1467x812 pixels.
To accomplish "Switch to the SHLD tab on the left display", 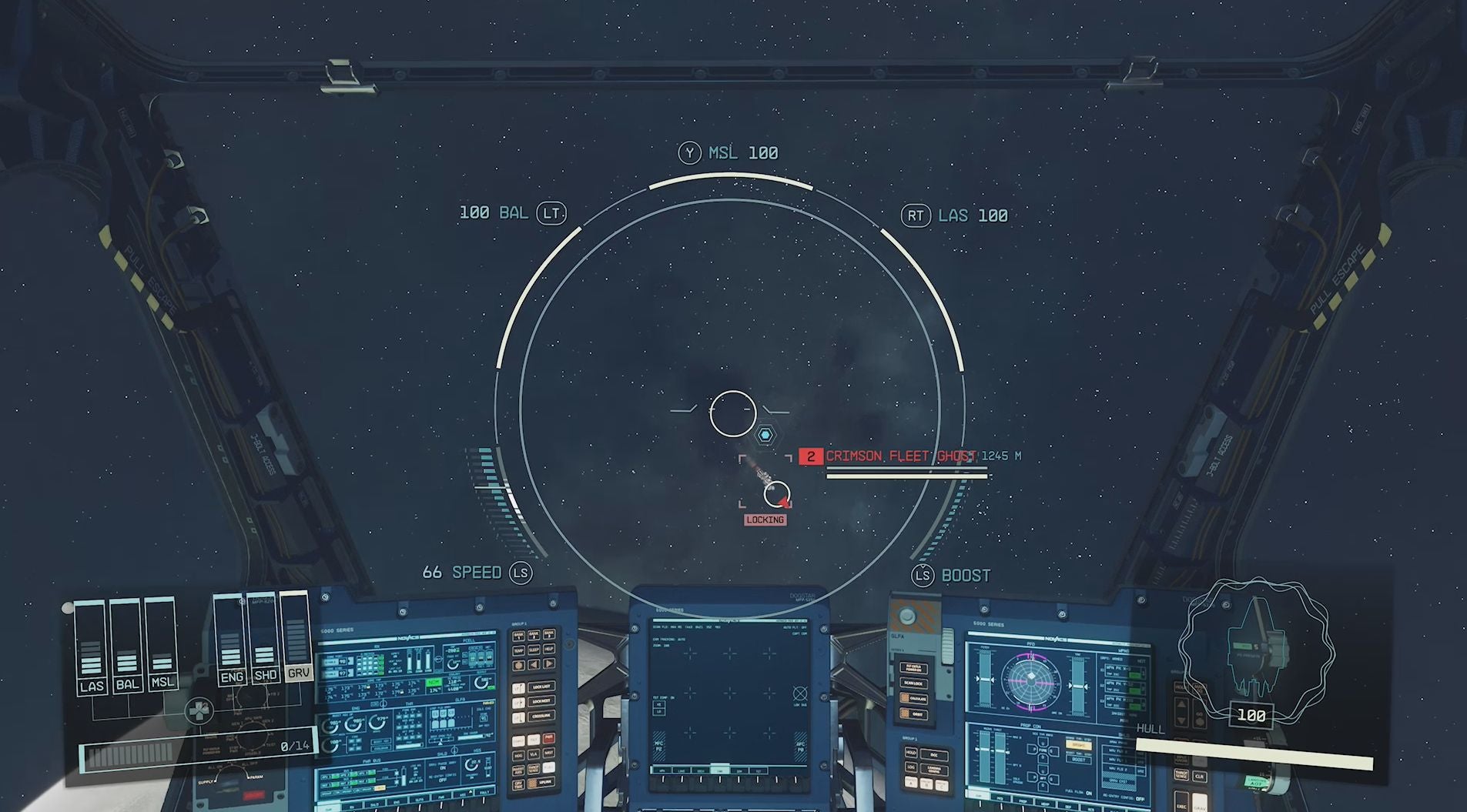I will (x=375, y=804).
